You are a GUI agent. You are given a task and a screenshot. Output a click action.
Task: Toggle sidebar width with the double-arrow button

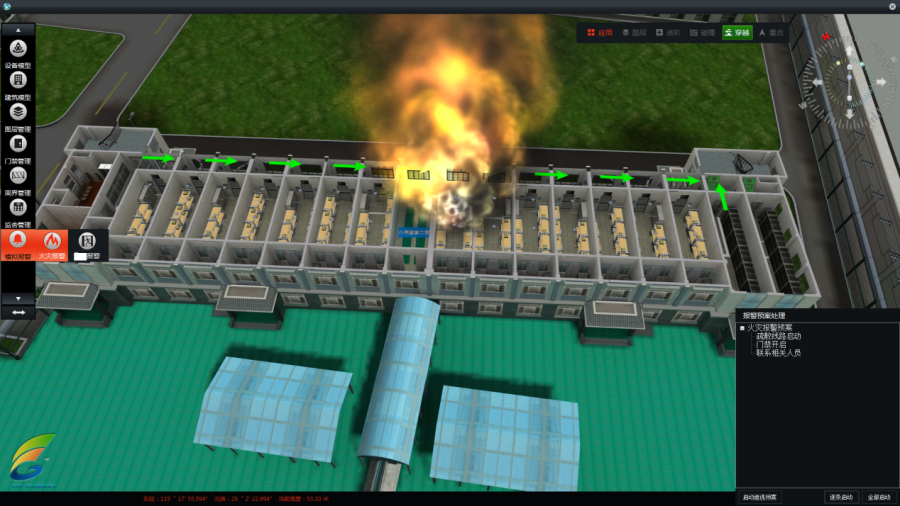coord(18,312)
